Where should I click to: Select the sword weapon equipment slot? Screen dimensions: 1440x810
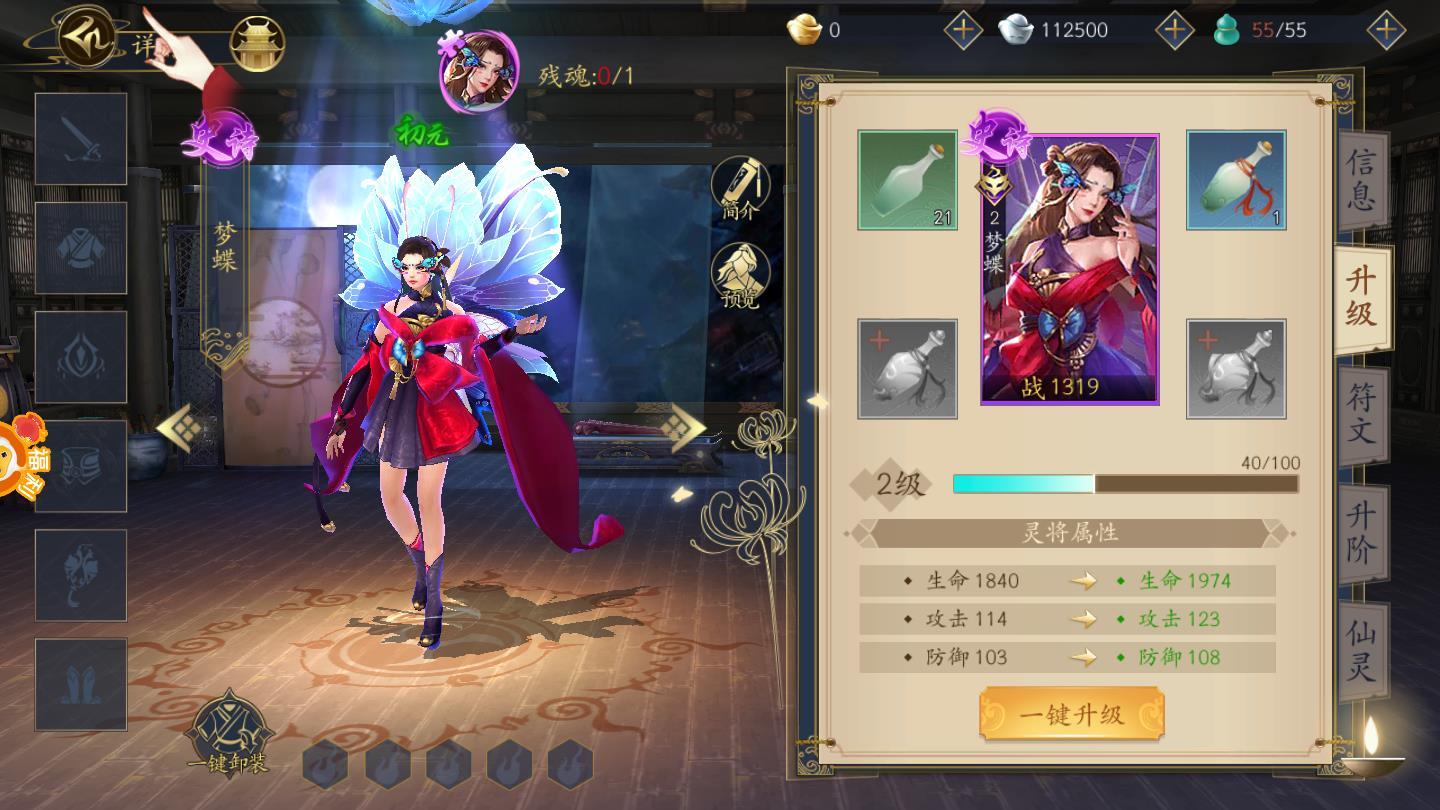tap(81, 139)
